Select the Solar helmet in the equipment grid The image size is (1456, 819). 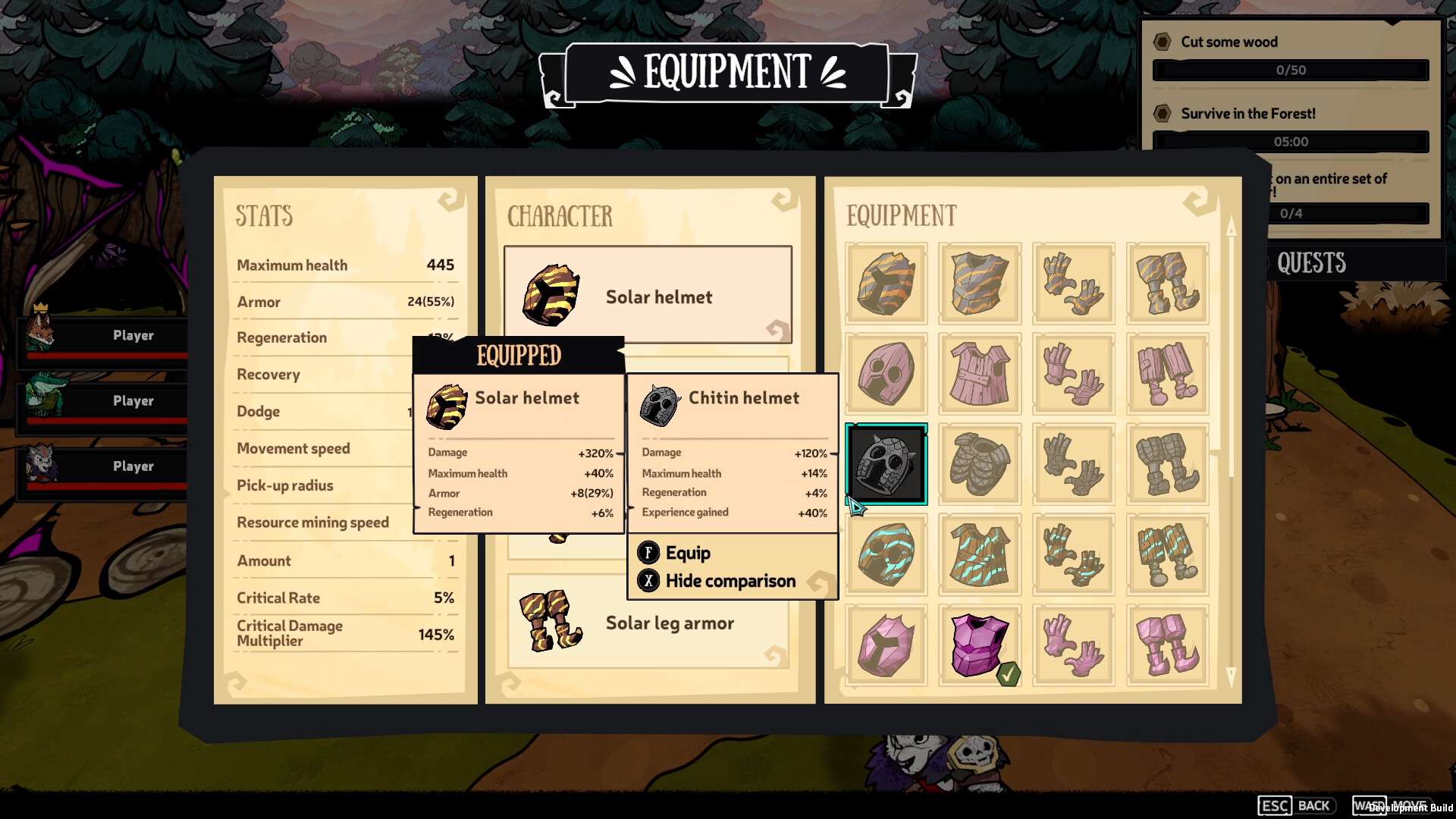886,284
